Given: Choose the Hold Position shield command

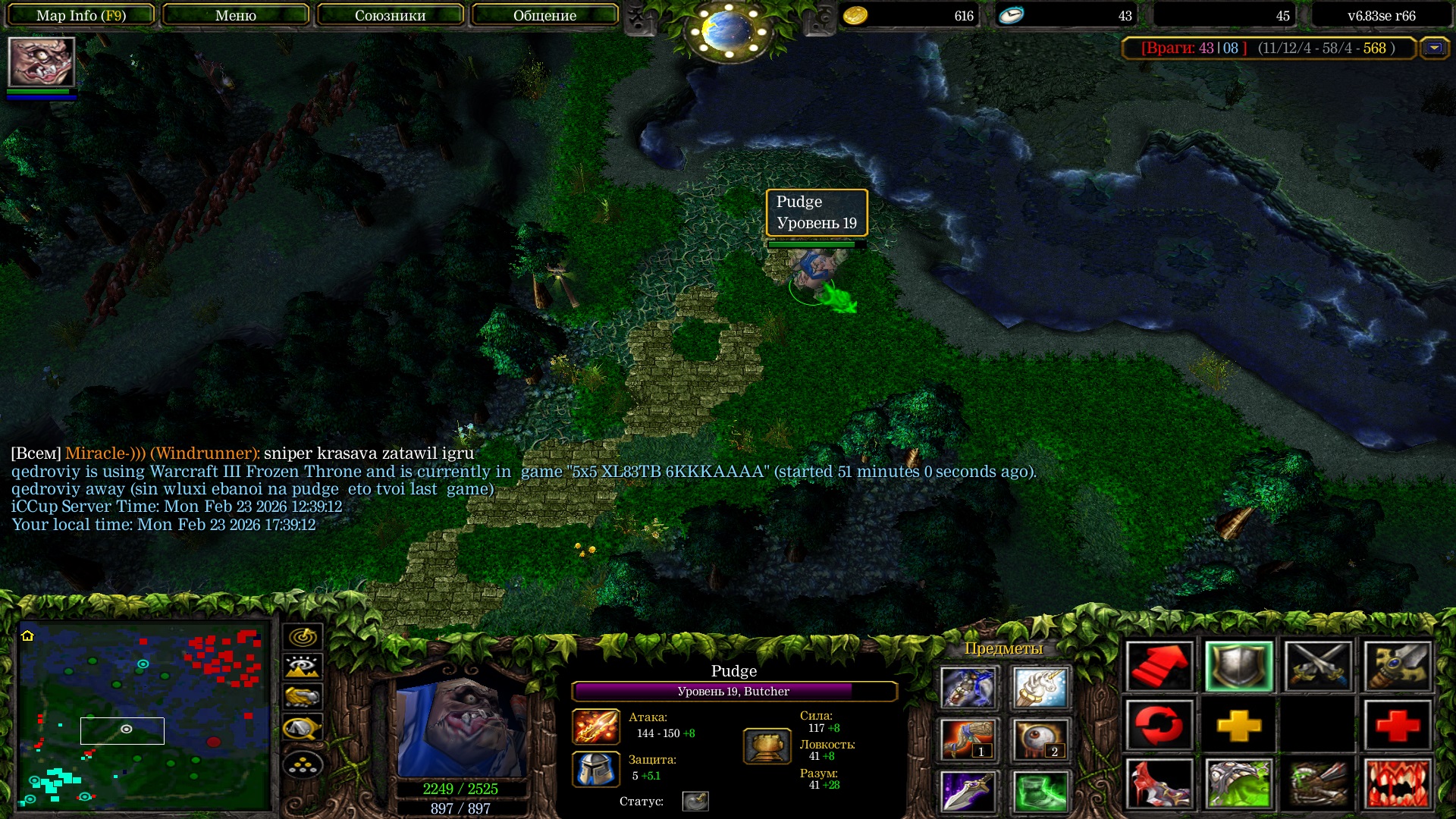Looking at the screenshot, I should click(1238, 667).
